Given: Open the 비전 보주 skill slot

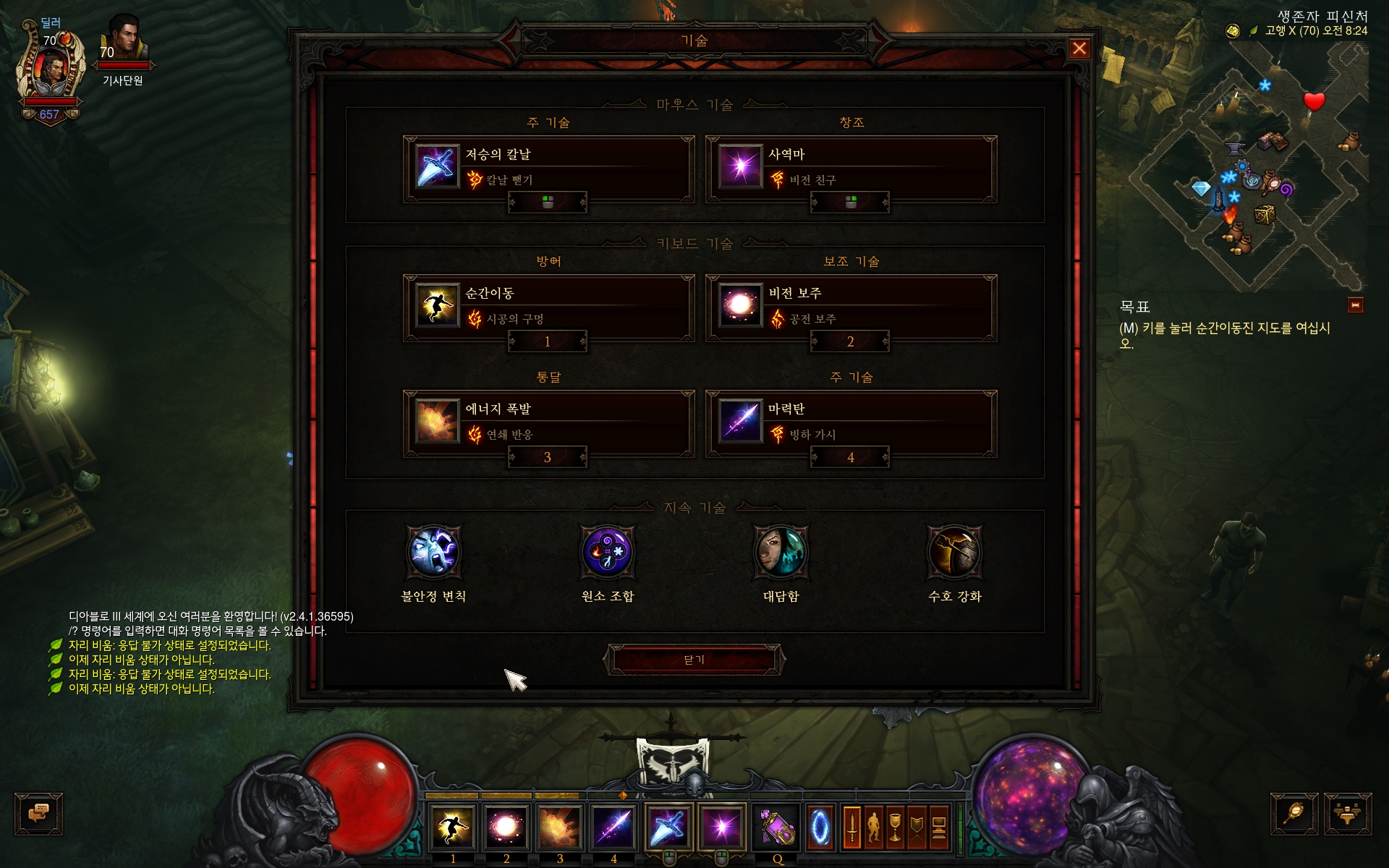Looking at the screenshot, I should click(851, 307).
